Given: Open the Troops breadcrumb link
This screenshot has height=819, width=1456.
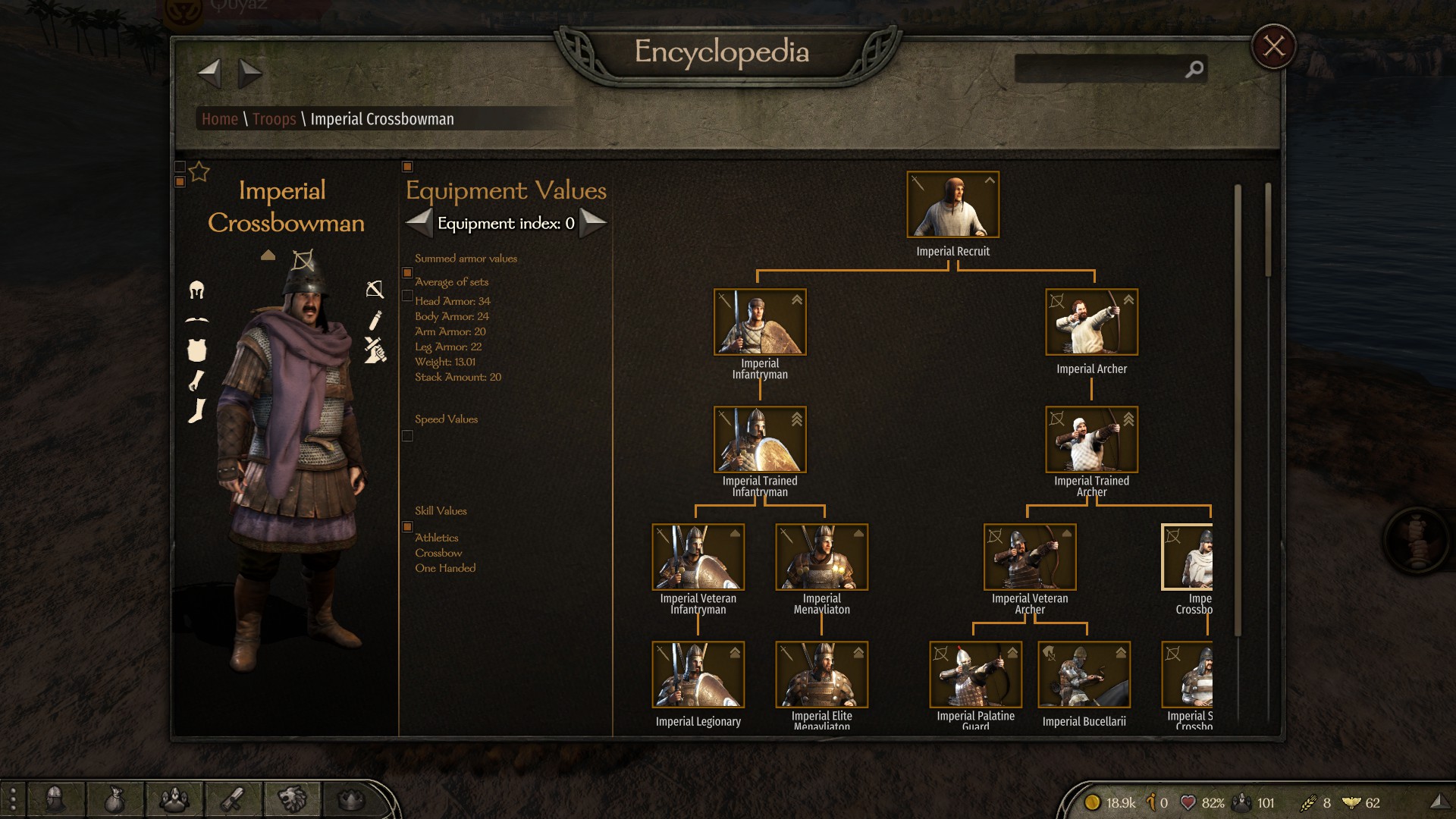Looking at the screenshot, I should (274, 119).
